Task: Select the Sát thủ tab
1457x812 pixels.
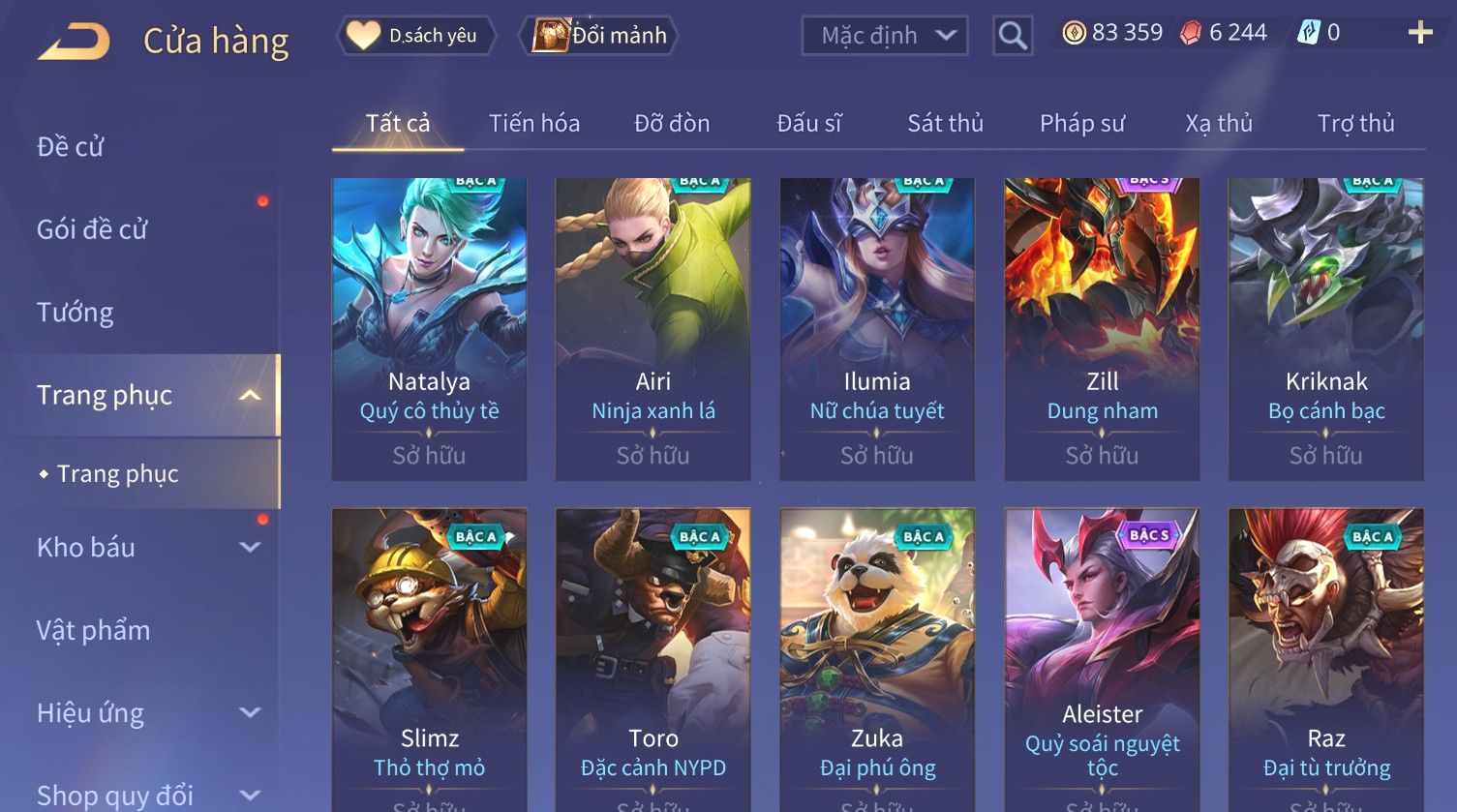Action: 945,124
